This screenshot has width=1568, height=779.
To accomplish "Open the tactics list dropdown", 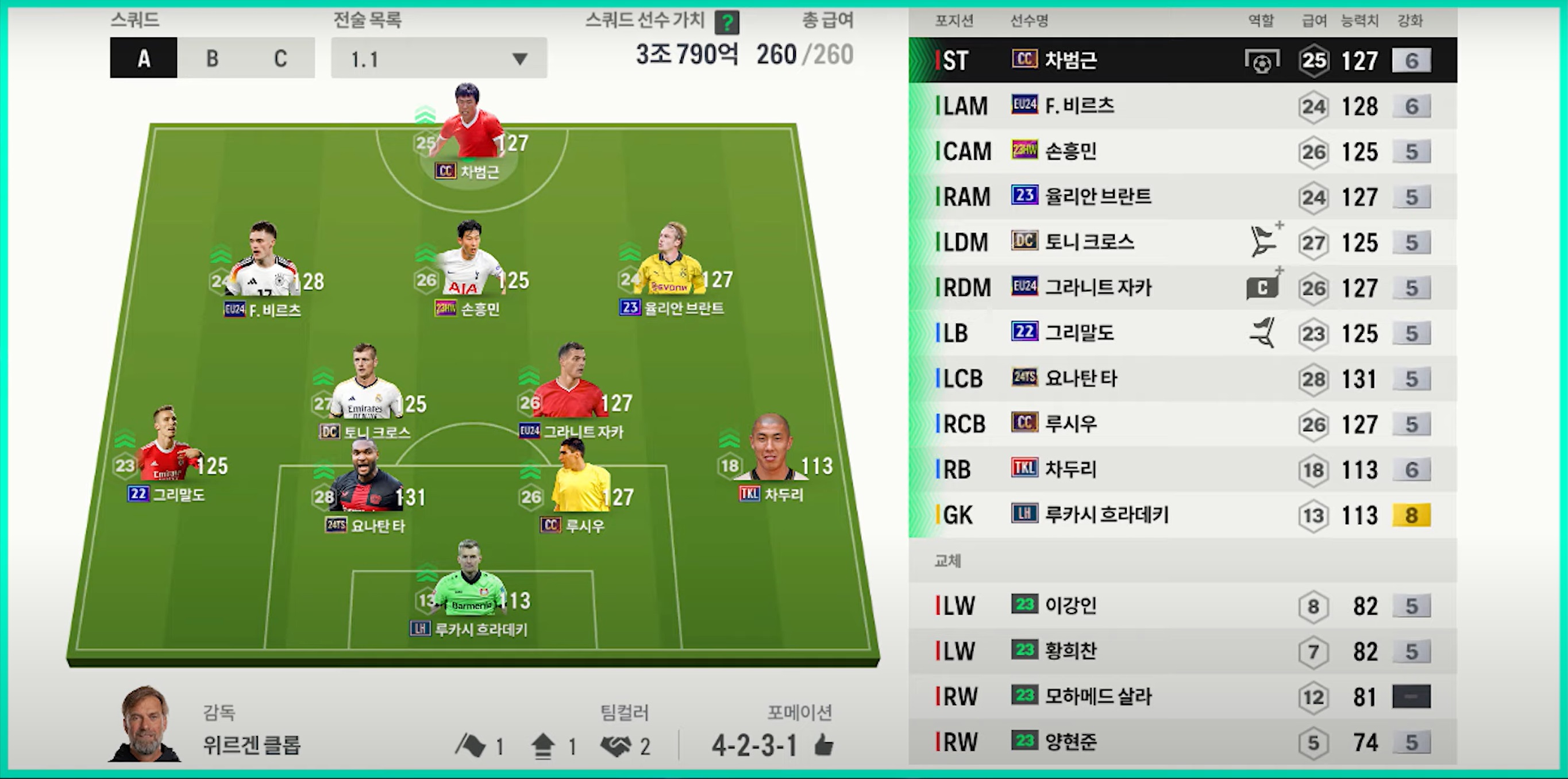I will point(438,59).
